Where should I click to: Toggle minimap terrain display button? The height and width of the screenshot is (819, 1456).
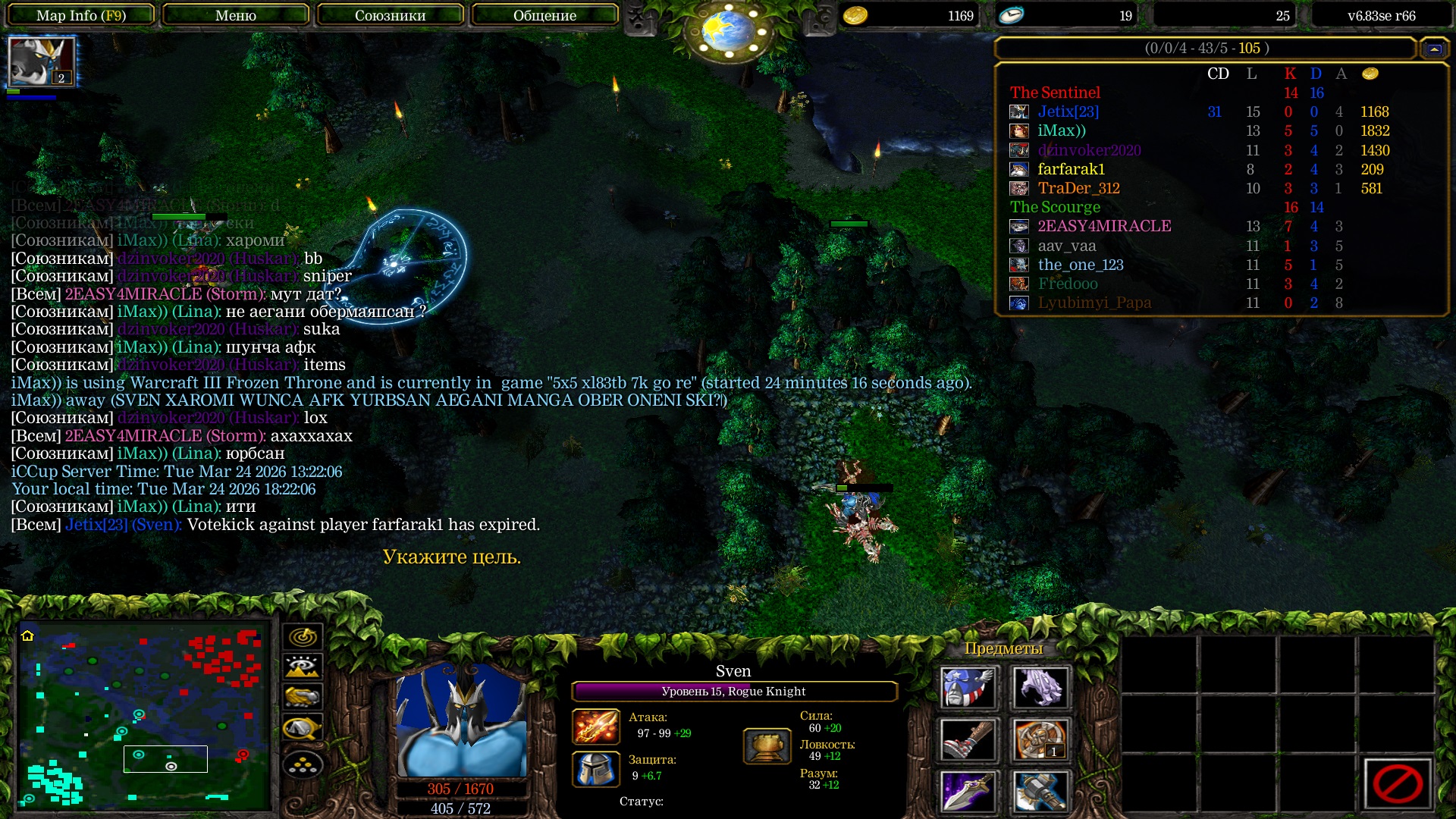click(303, 667)
